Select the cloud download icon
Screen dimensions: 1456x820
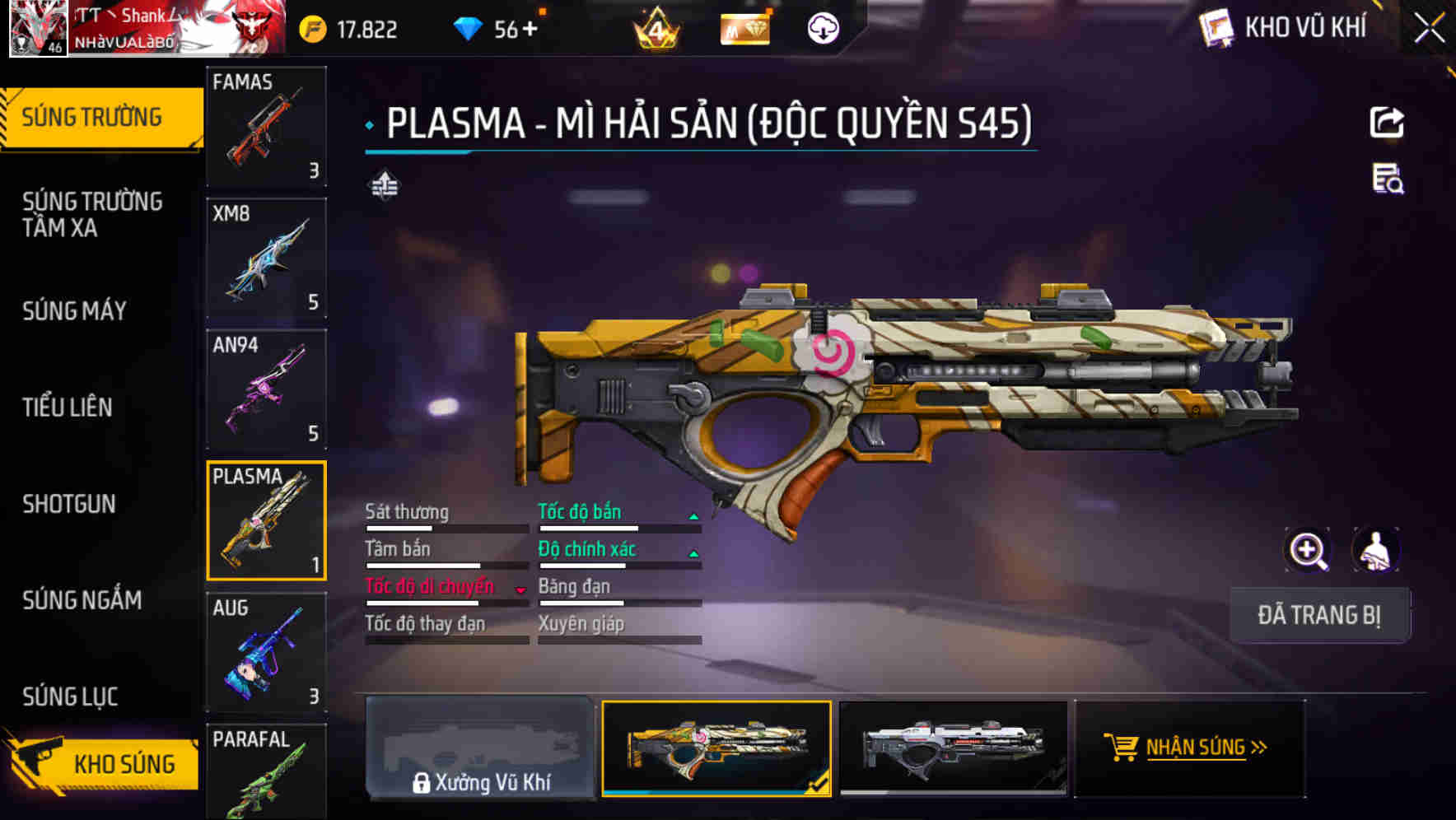tap(823, 28)
